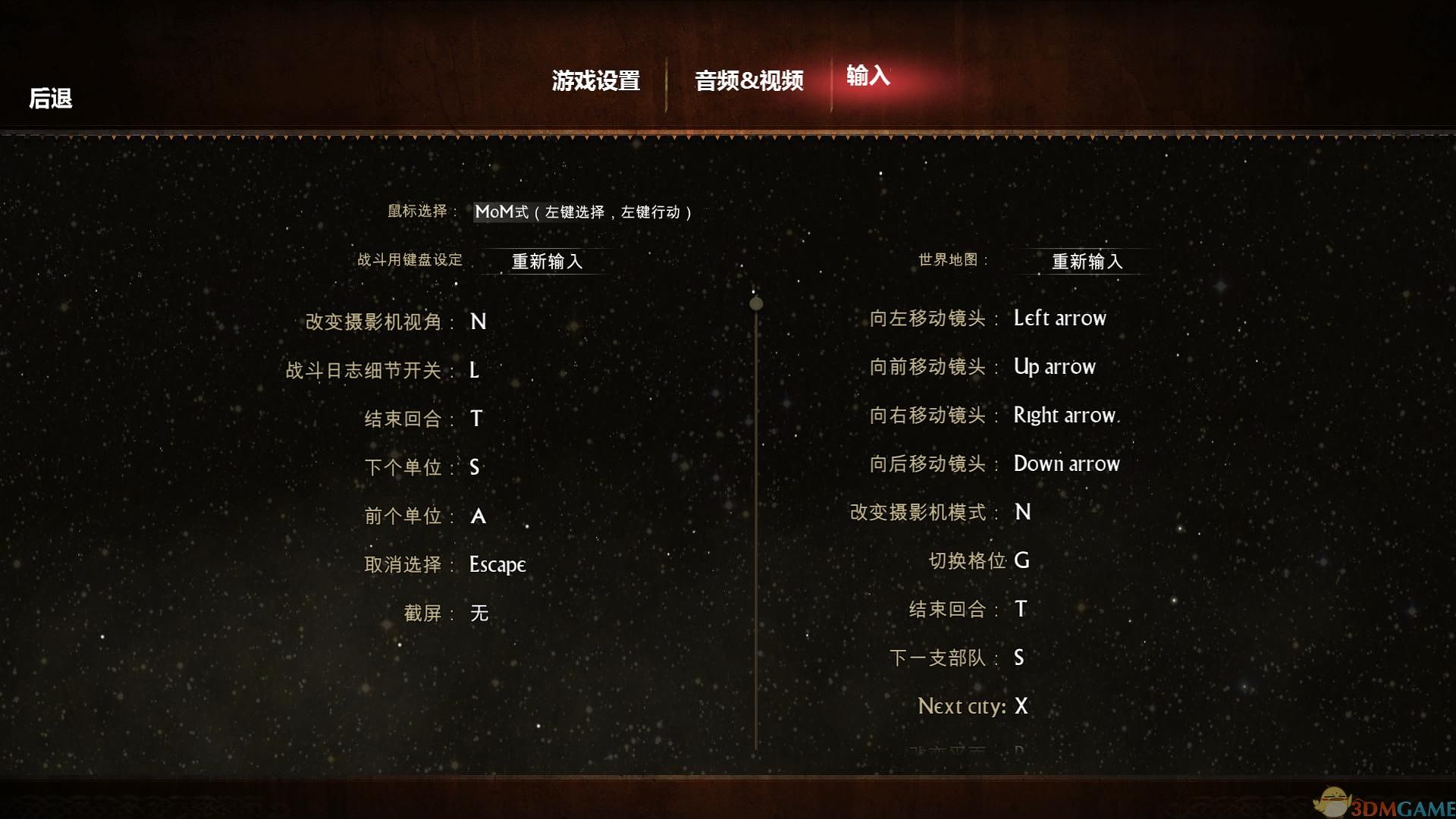1456x819 pixels.
Task: Rebind 取消选择 Escape key
Action: [x=497, y=564]
